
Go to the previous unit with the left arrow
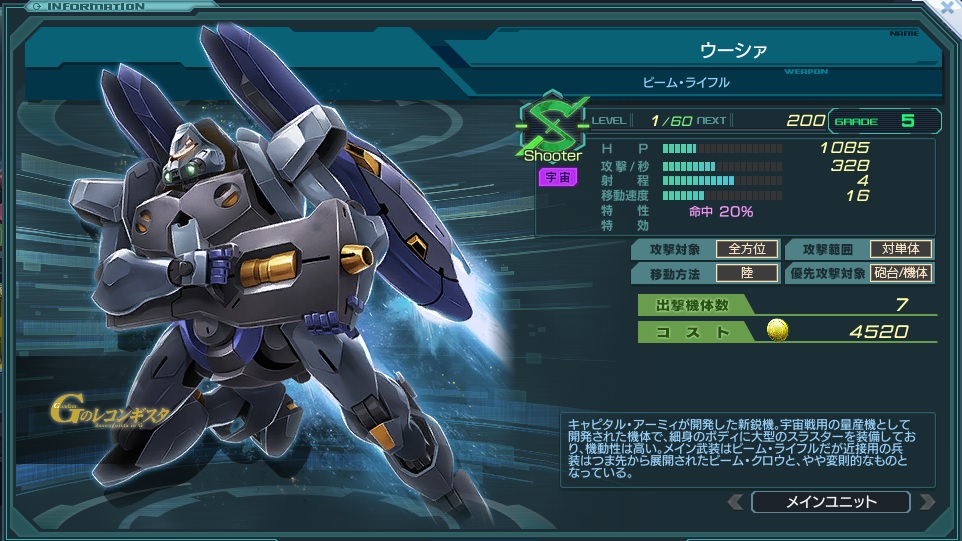coord(735,502)
